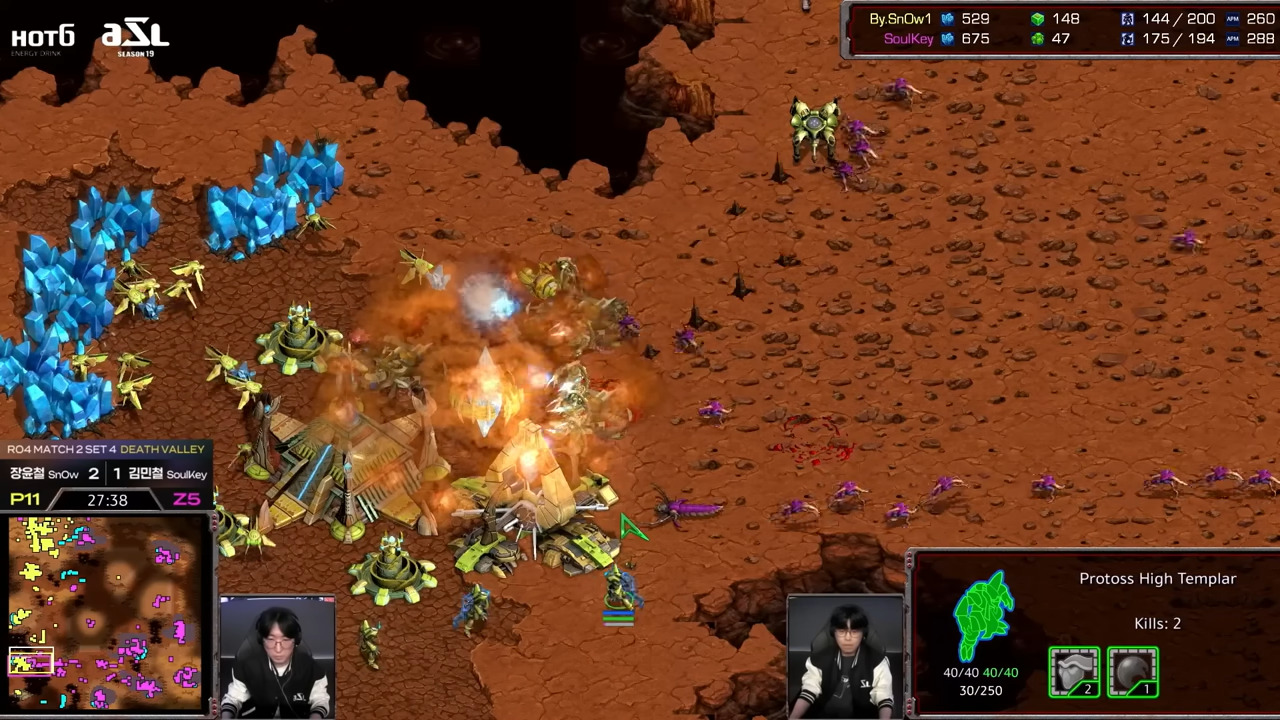Click the selected High Templar unit
The width and height of the screenshot is (1280, 720).
[619, 589]
